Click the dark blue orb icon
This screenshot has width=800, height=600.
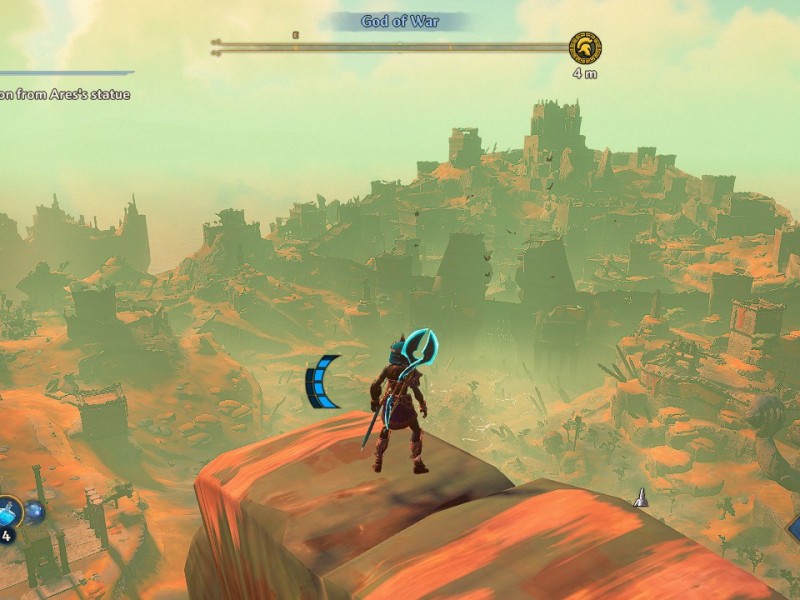pyautogui.click(x=35, y=512)
